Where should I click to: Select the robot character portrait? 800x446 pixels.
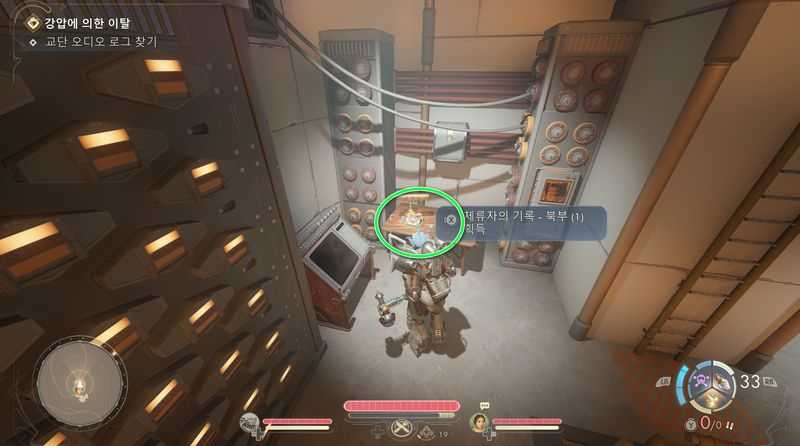point(251,423)
